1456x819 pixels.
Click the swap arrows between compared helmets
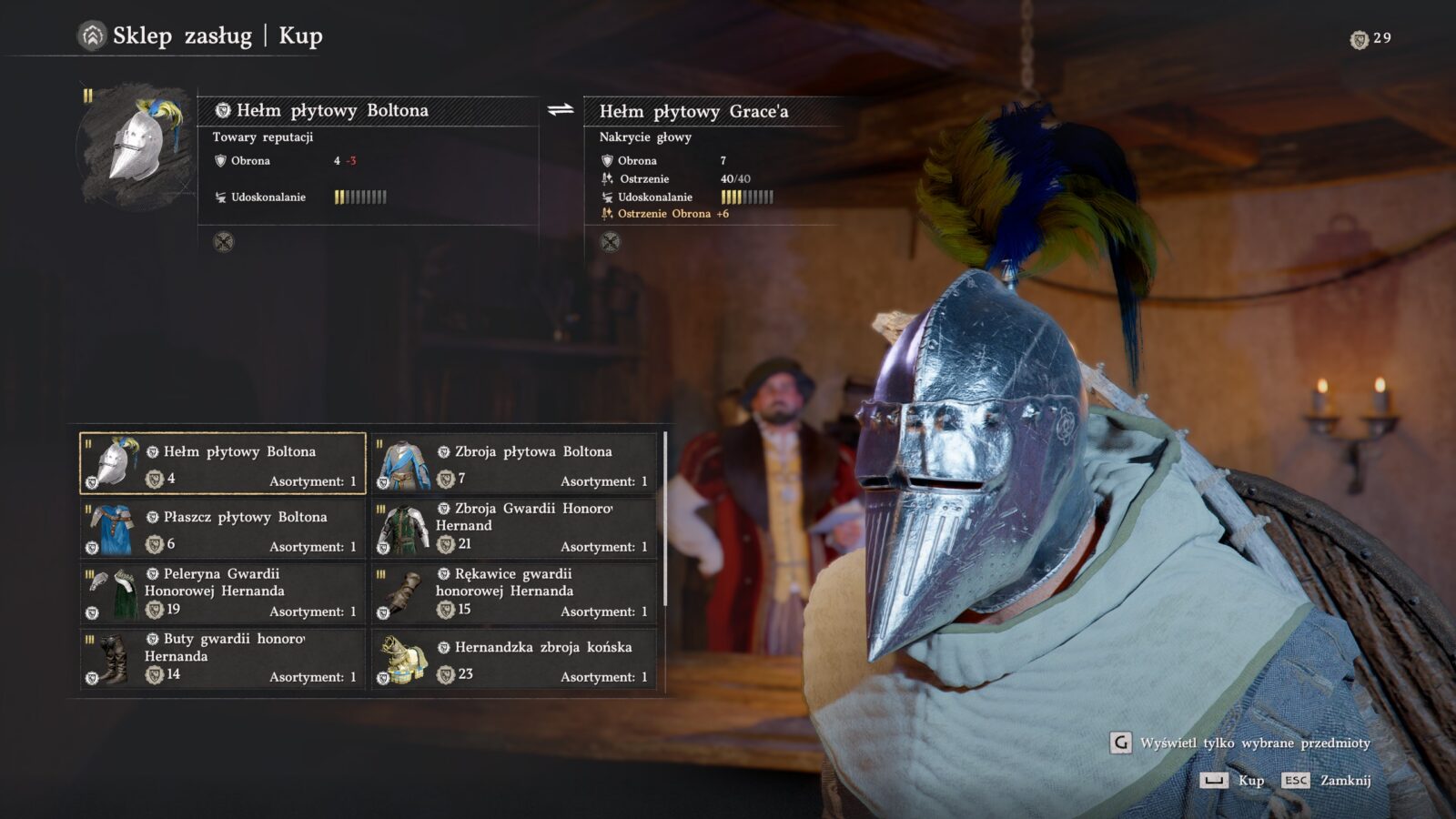click(x=561, y=110)
